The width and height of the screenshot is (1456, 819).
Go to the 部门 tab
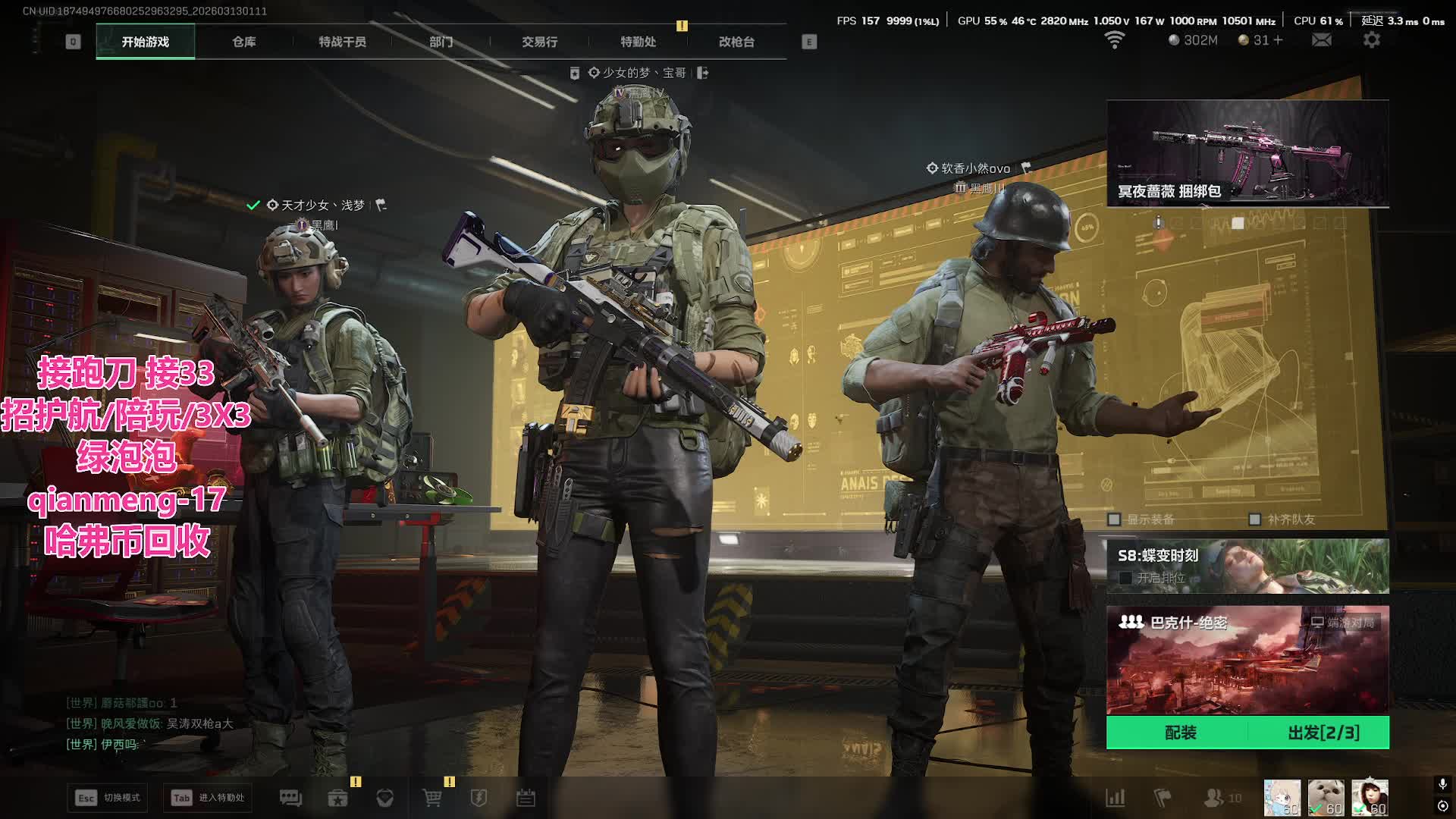(441, 42)
